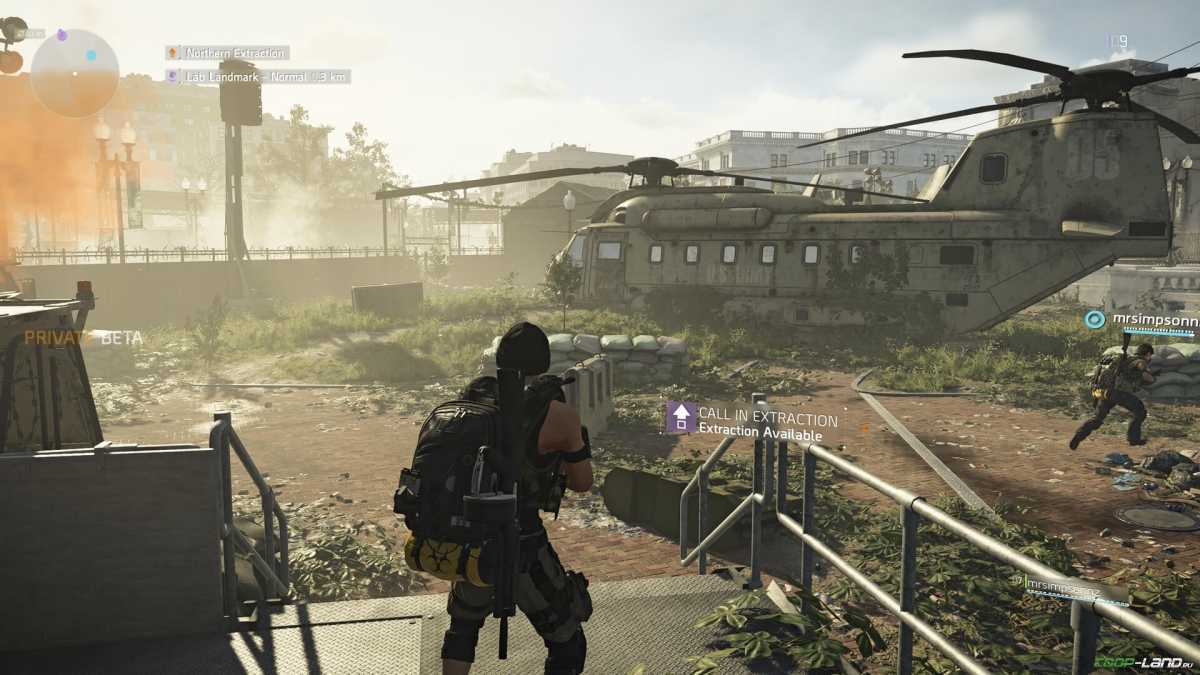Open the circular minimap
This screenshot has width=1200, height=675.
click(x=74, y=72)
